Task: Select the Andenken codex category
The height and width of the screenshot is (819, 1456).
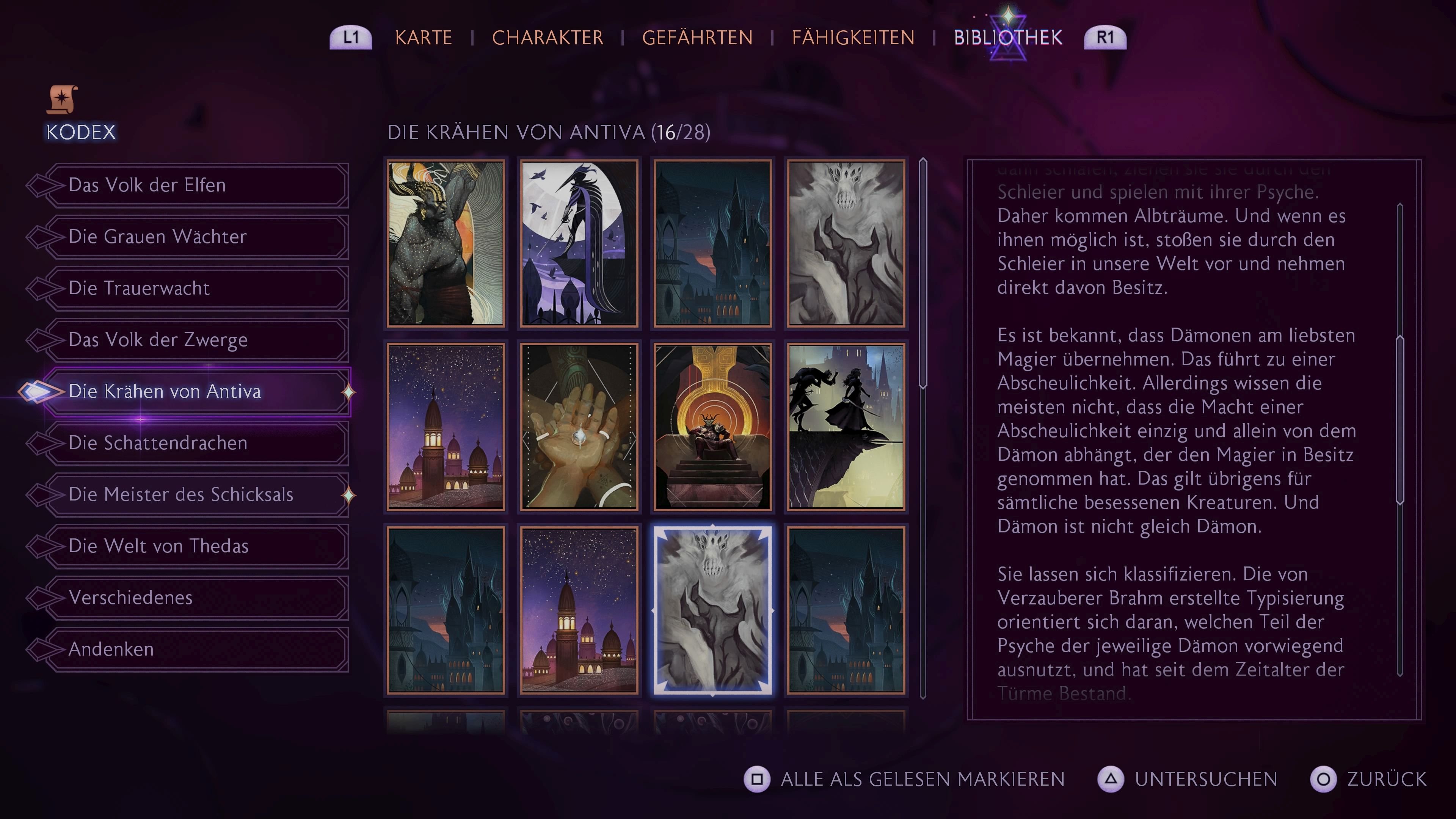Action: [111, 649]
